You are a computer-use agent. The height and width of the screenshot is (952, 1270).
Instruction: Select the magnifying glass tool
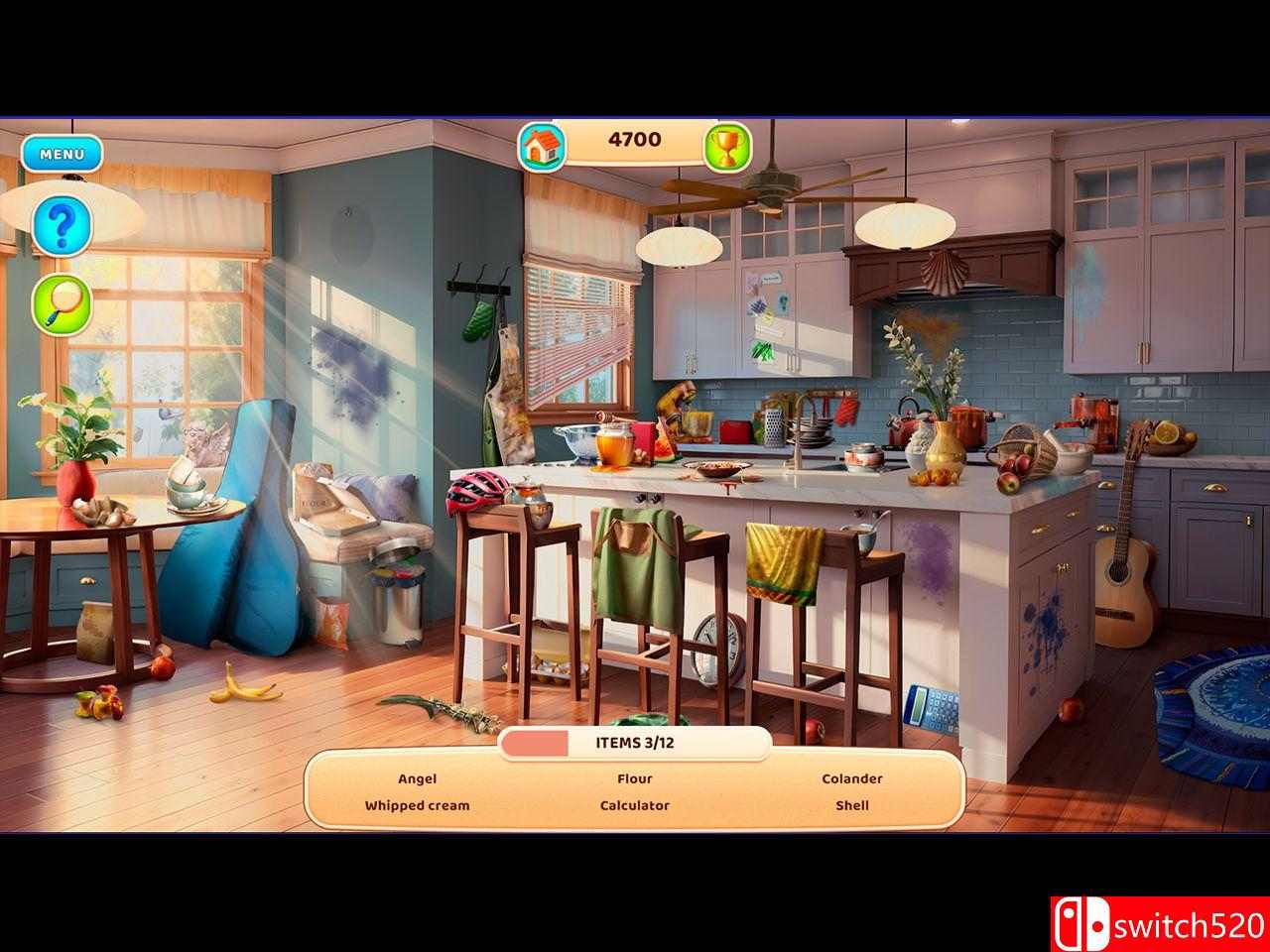click(x=62, y=302)
